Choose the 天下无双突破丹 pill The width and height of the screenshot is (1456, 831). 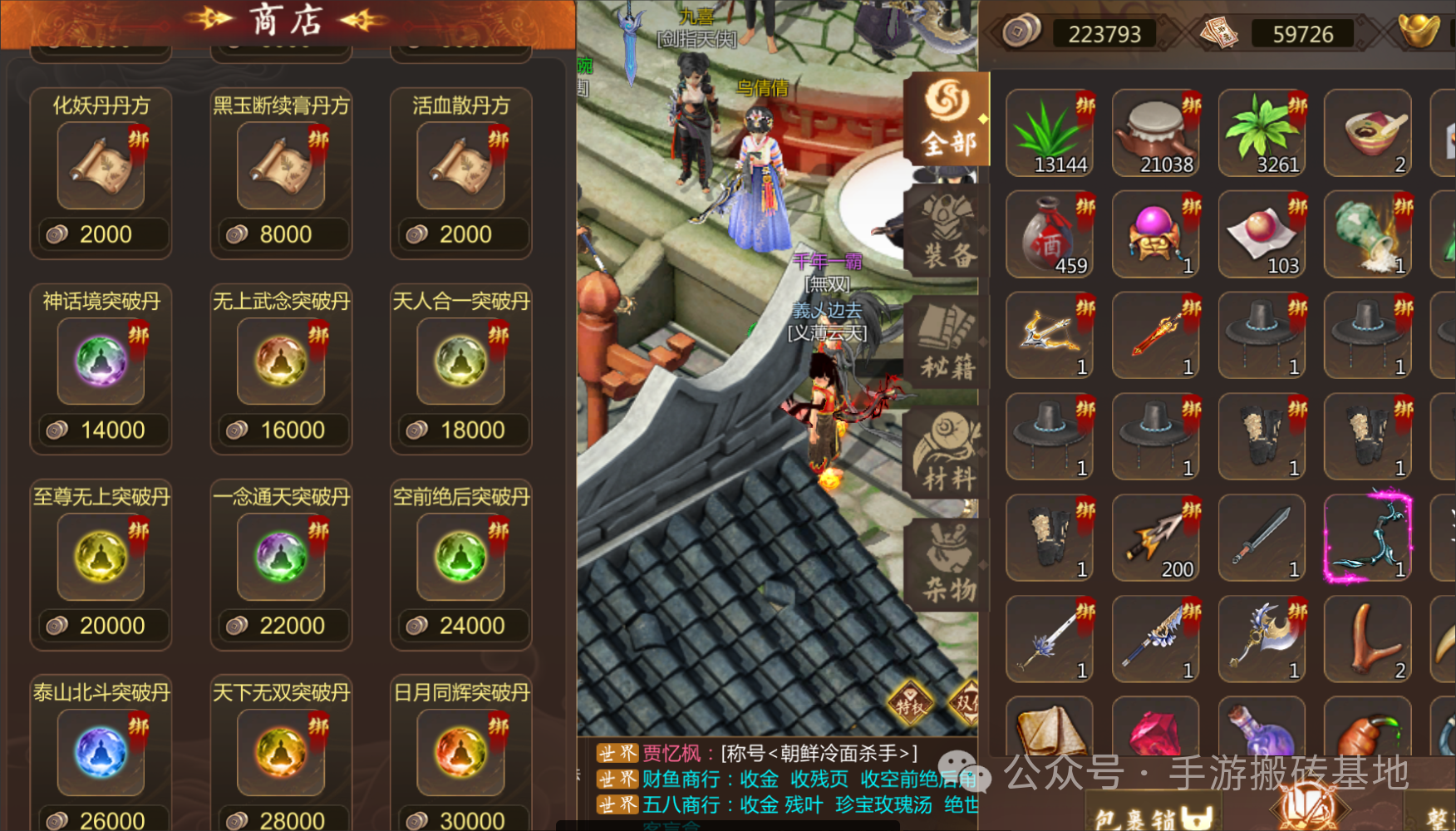(x=281, y=752)
